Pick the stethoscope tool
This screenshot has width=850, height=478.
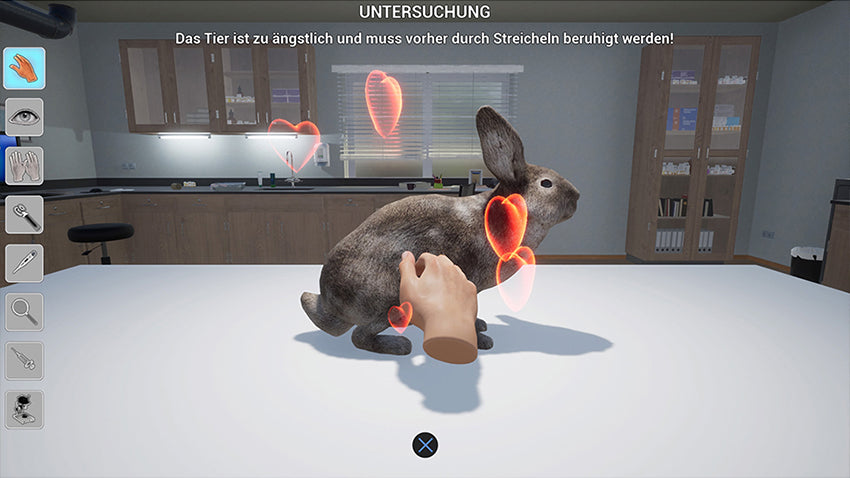click(x=24, y=214)
